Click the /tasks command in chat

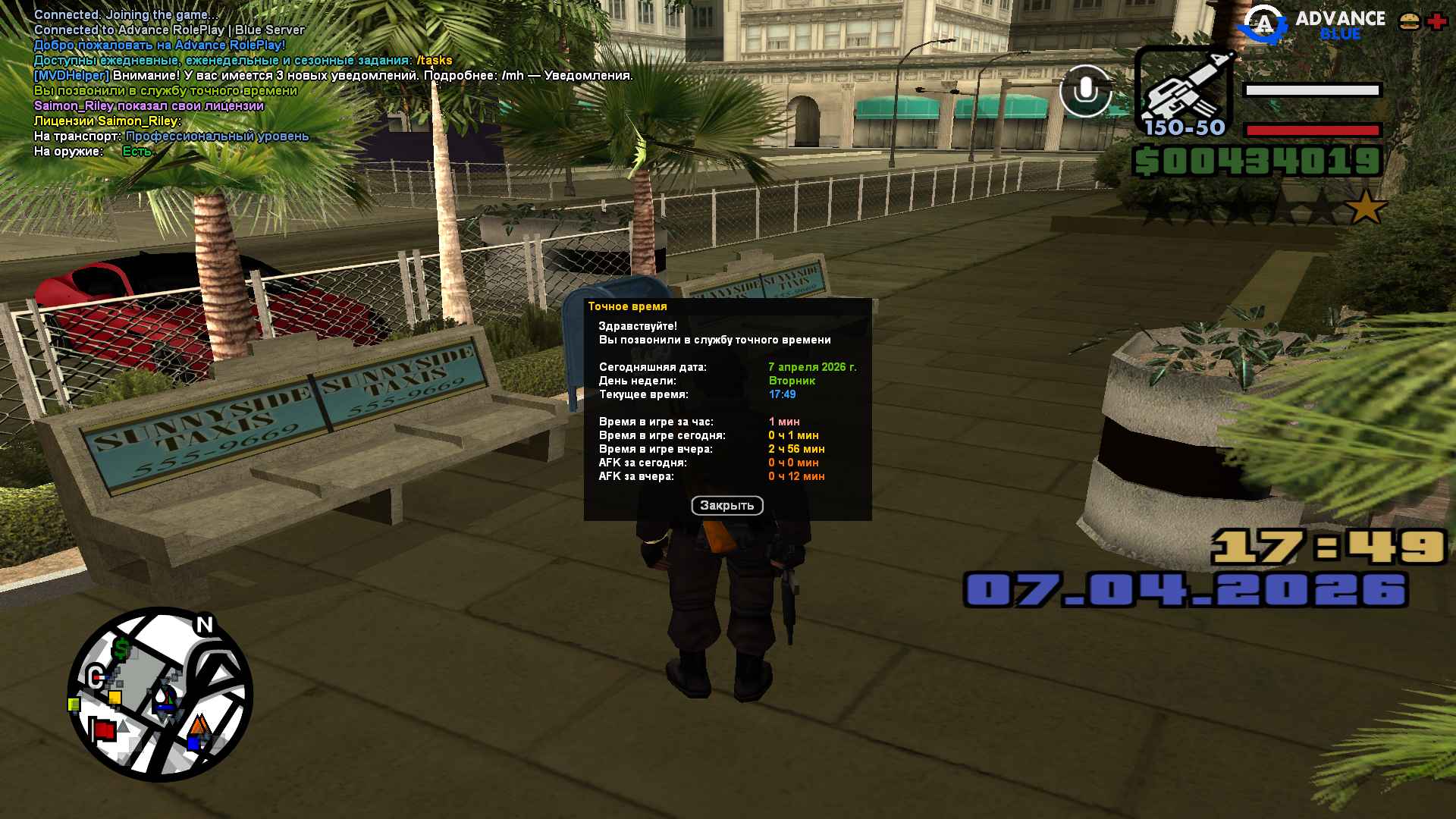point(434,61)
